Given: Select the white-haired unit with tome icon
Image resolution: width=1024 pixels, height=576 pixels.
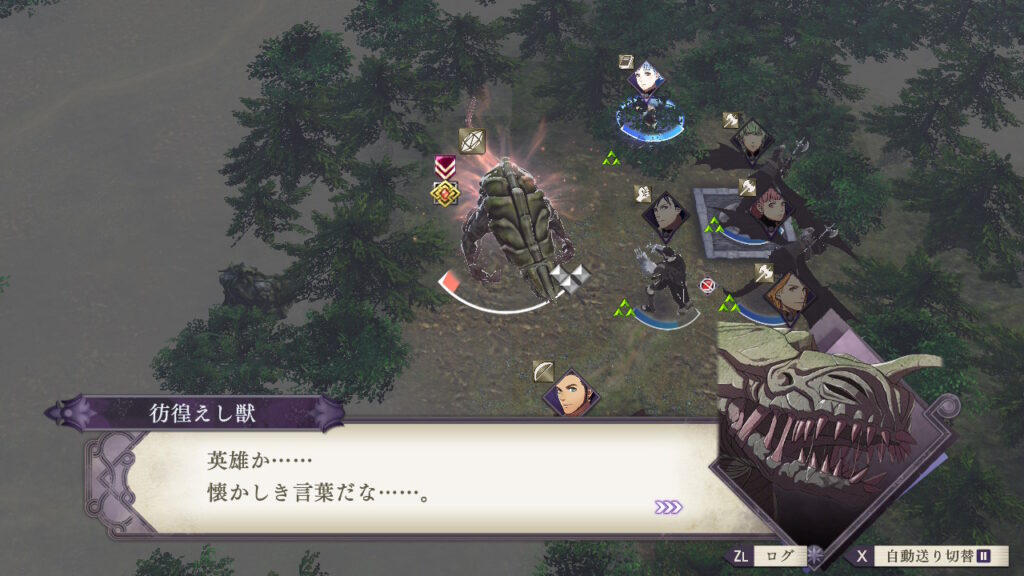Looking at the screenshot, I should coord(647,79).
